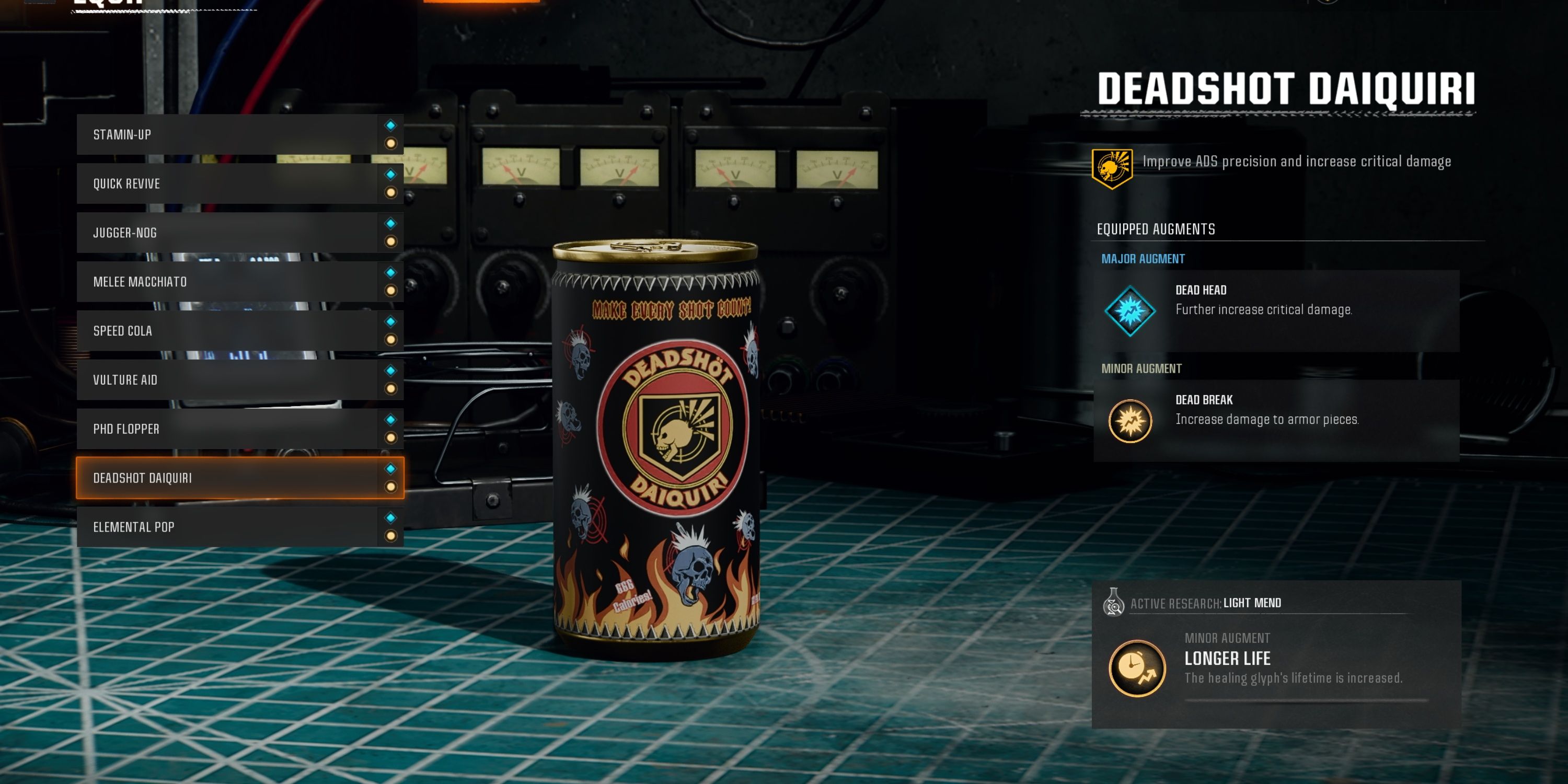Collapse the Minor Augment panel
The image size is (1568, 784).
point(1140,368)
